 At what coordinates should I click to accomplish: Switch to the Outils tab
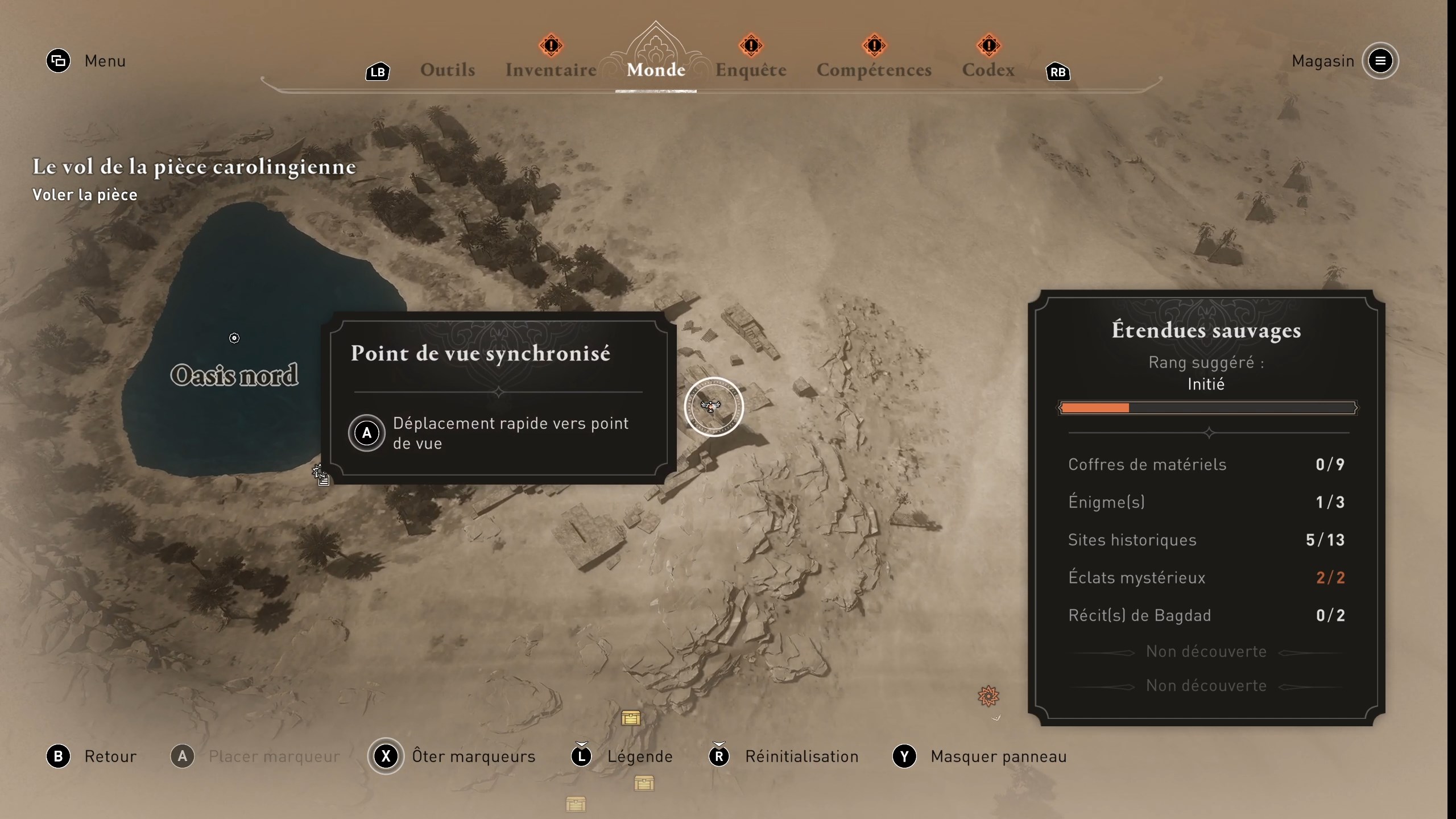point(448,70)
